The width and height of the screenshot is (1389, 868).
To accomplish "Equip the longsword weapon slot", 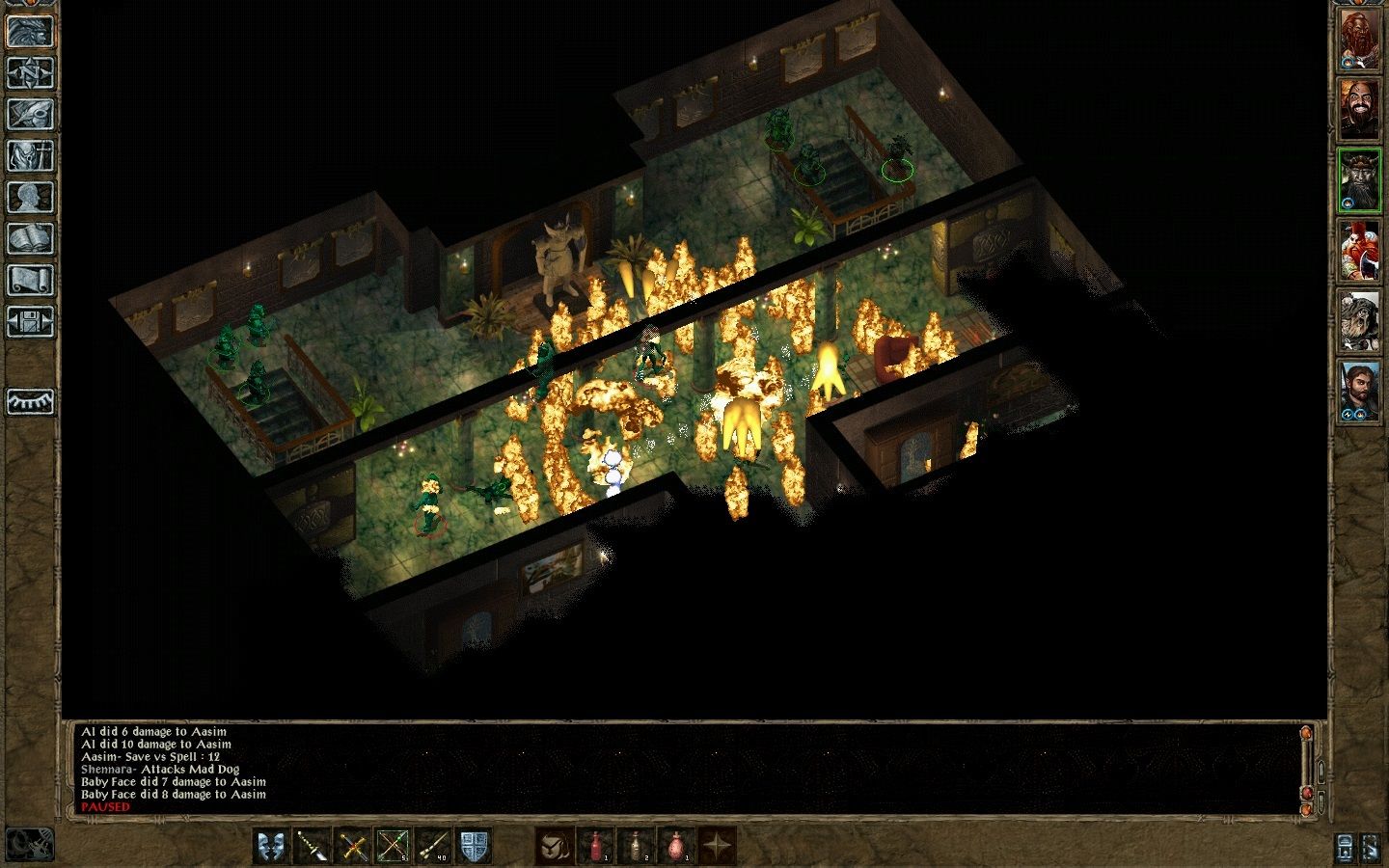I will (353, 845).
